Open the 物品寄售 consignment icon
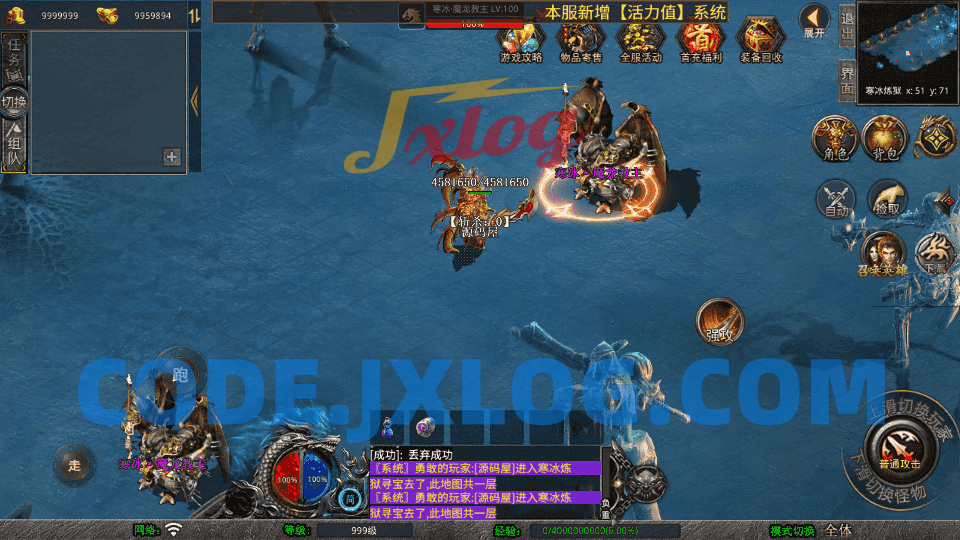Viewport: 960px width, 540px height. click(x=581, y=41)
